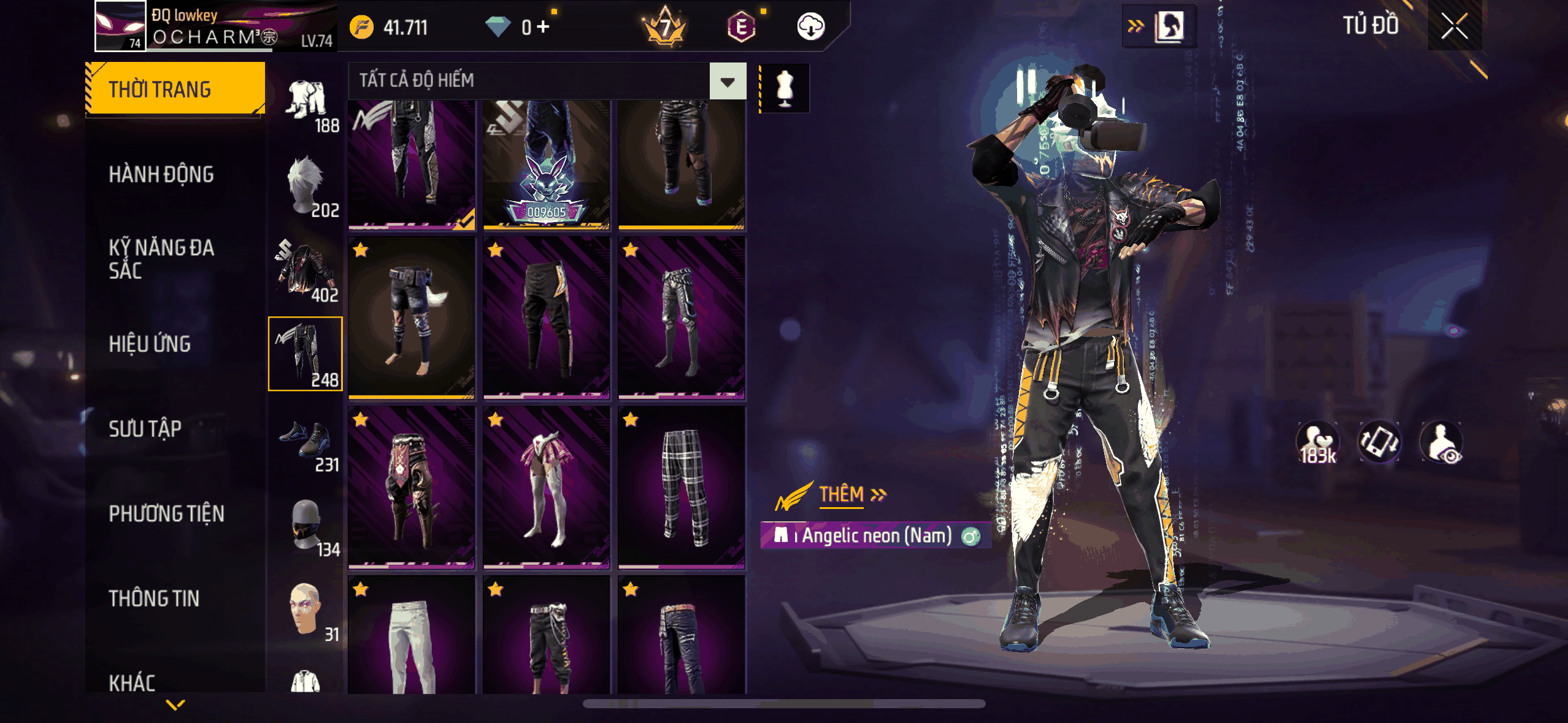
Task: Close the Tủ Đồ wardrobe screen
Action: [x=1455, y=26]
